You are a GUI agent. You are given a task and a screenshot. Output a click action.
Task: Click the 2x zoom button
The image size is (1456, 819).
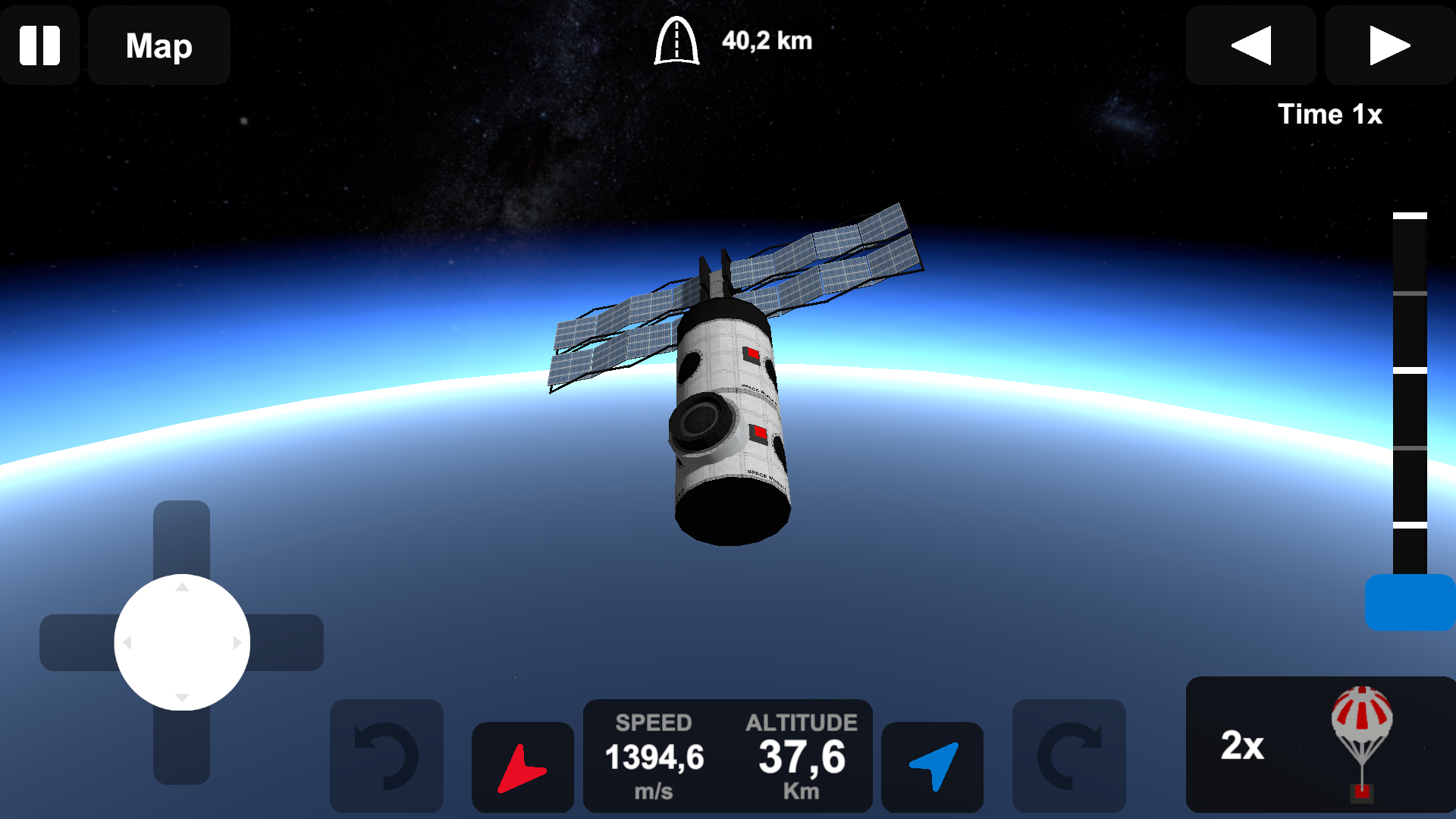click(1242, 747)
